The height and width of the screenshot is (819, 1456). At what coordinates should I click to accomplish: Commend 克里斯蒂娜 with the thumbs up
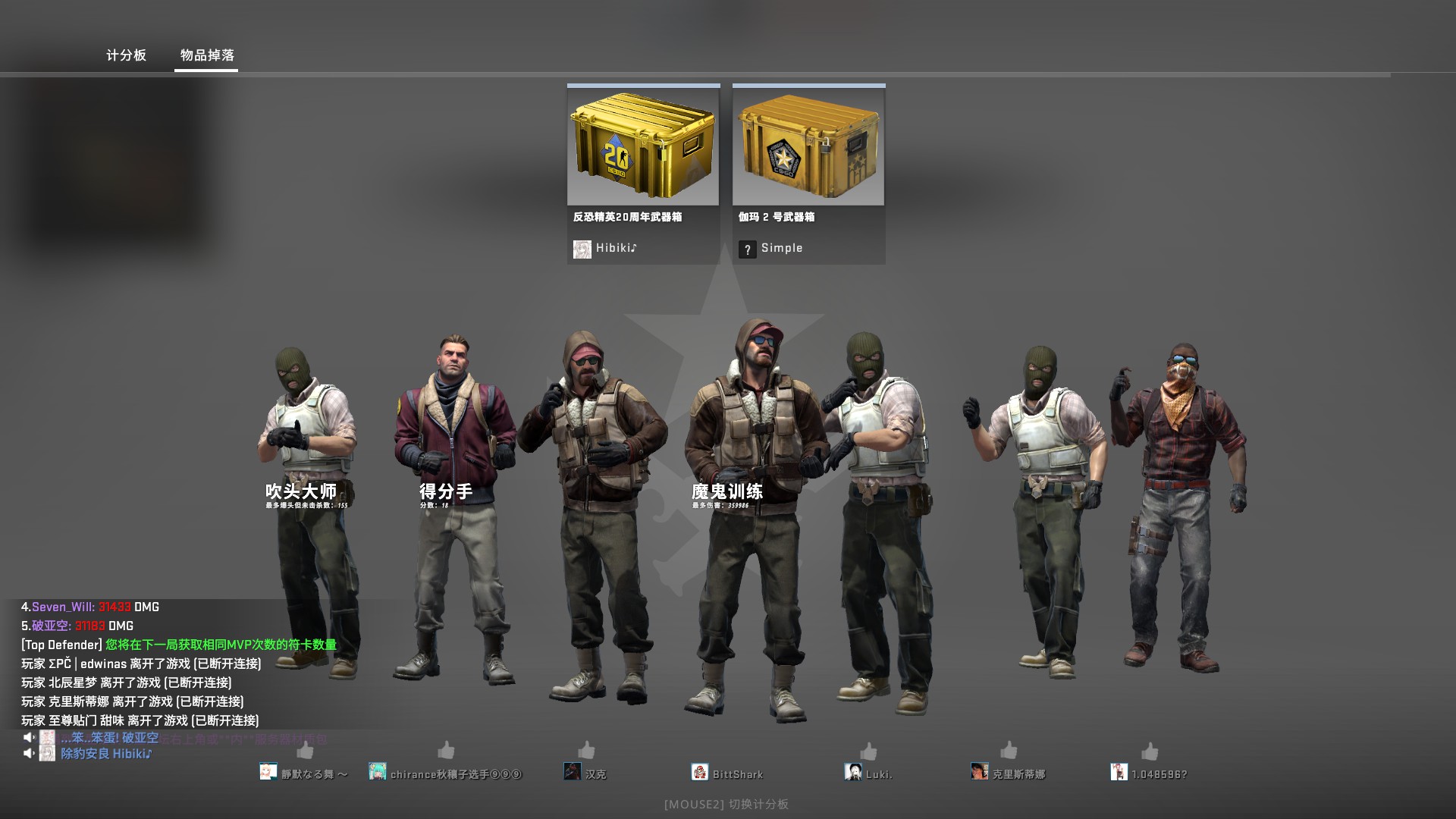(1009, 750)
